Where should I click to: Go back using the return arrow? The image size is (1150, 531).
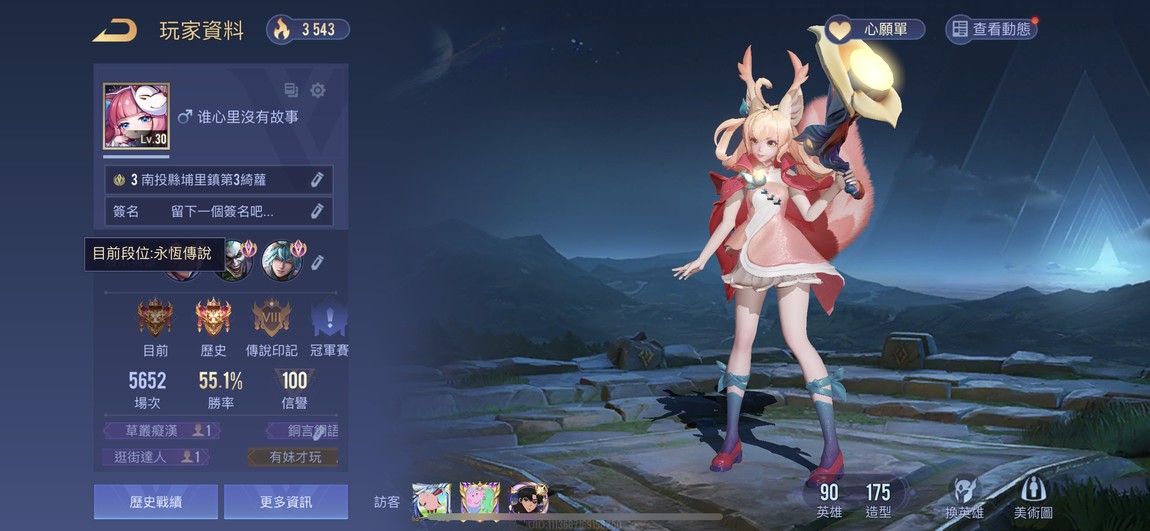point(115,31)
